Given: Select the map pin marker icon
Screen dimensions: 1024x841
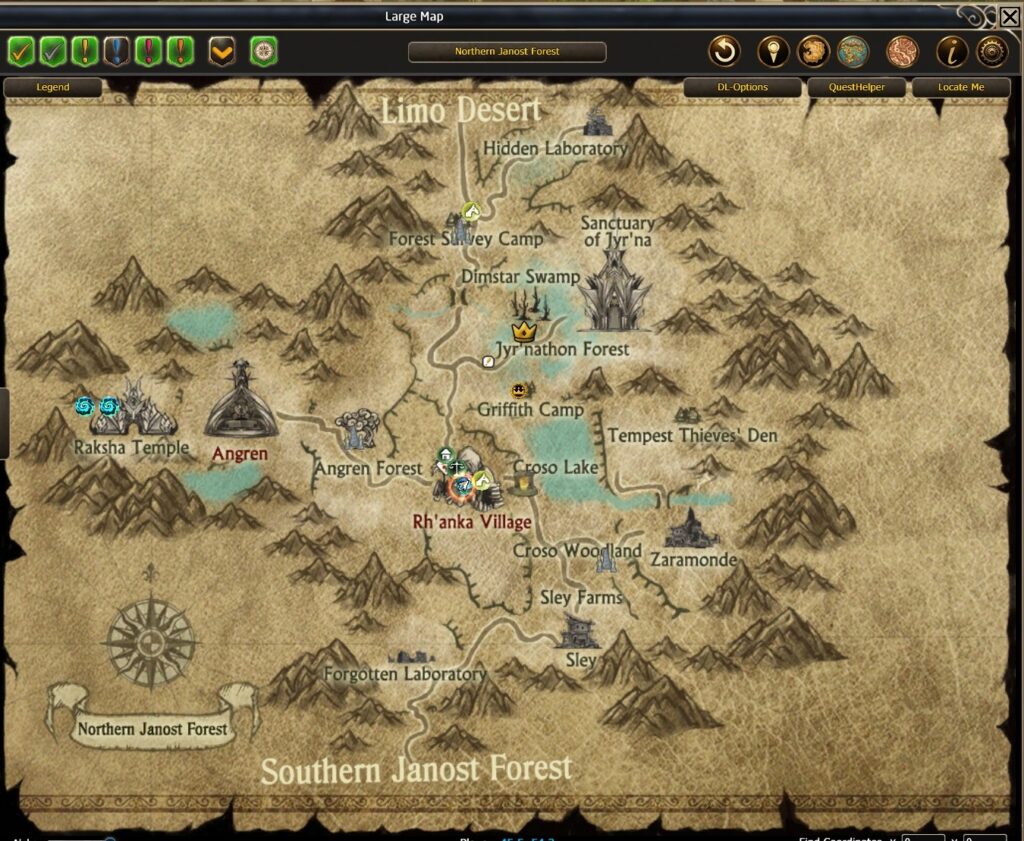Looking at the screenshot, I should pyautogui.click(x=773, y=51).
